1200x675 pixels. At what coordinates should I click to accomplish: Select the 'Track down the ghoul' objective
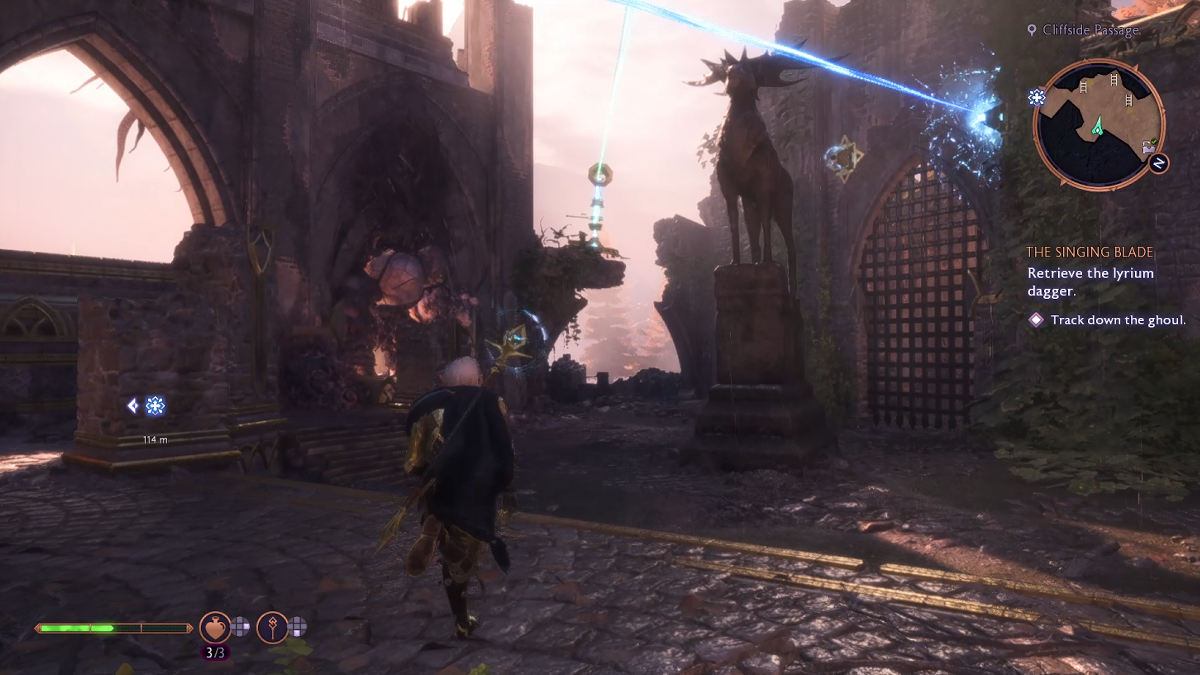[x=1117, y=320]
